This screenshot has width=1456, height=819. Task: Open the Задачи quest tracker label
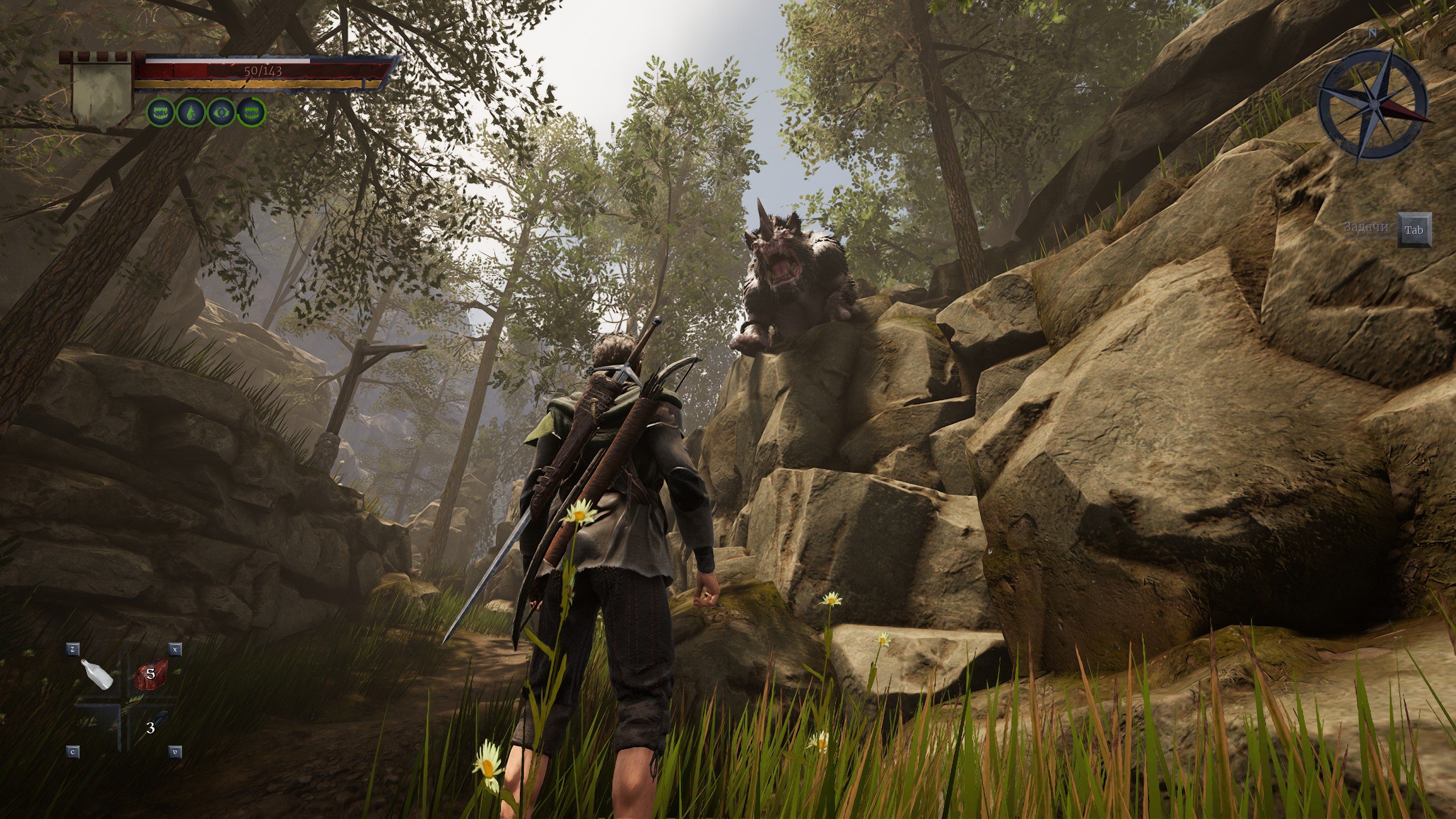point(1364,227)
